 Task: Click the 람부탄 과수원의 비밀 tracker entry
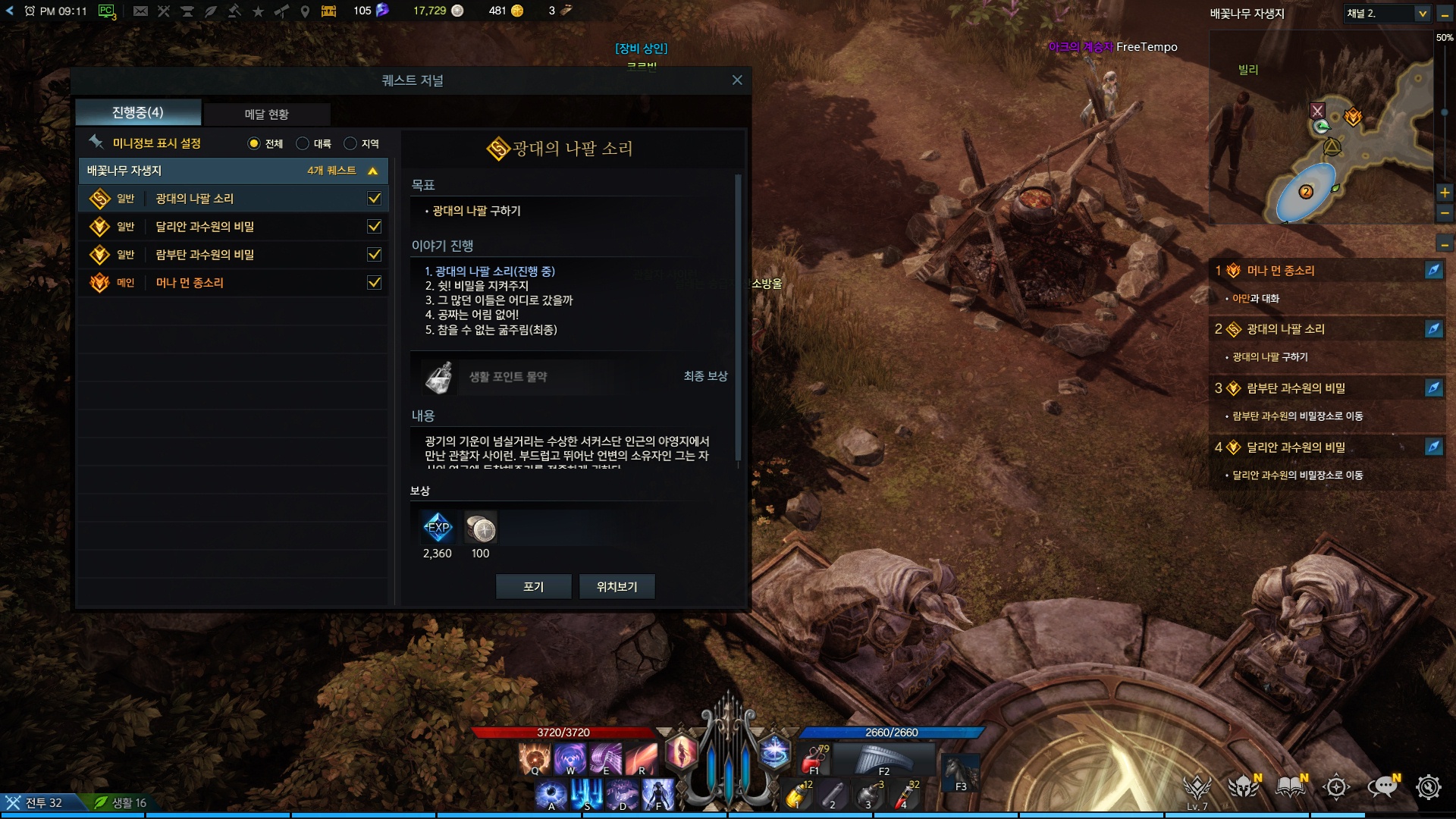coord(1295,388)
